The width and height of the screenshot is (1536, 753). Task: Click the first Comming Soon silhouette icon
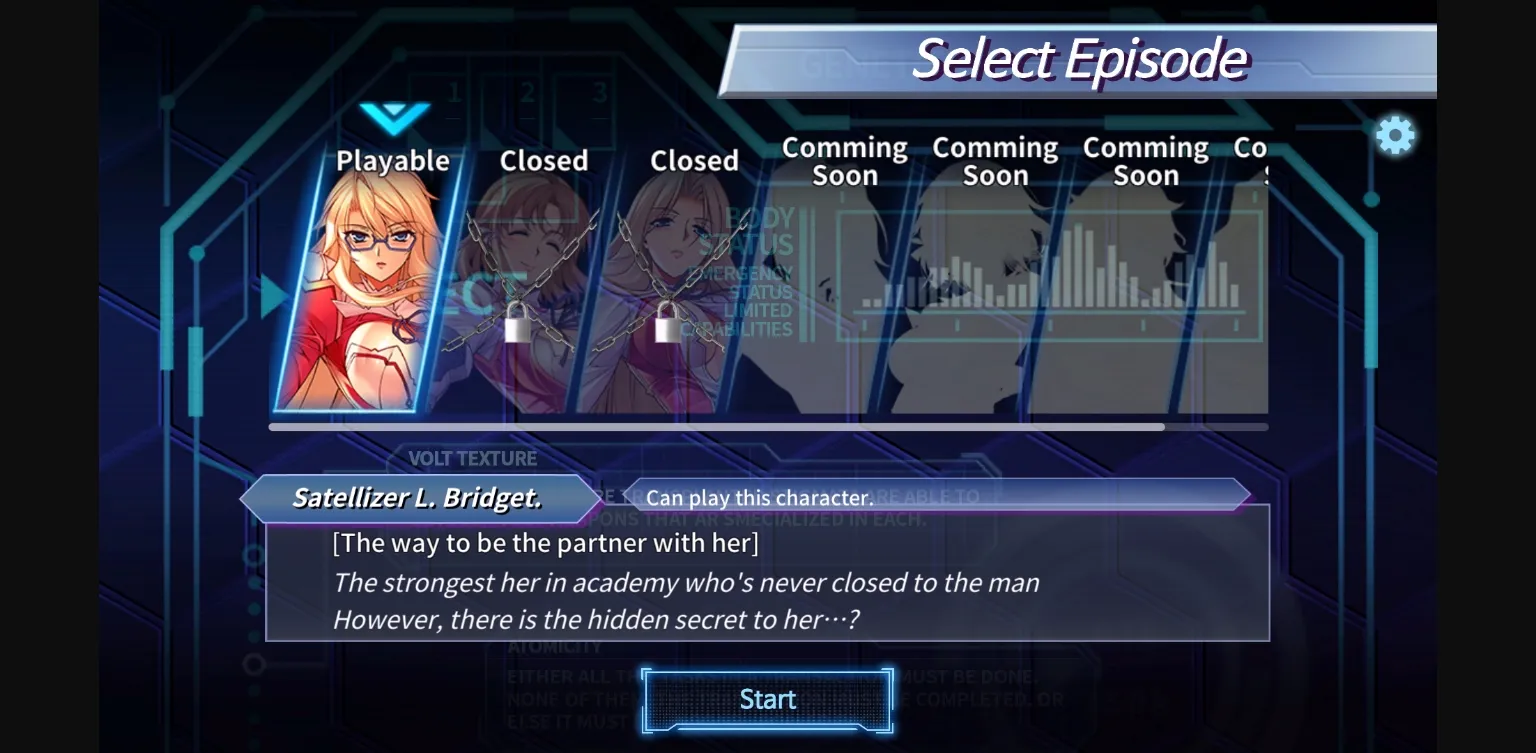coord(845,290)
